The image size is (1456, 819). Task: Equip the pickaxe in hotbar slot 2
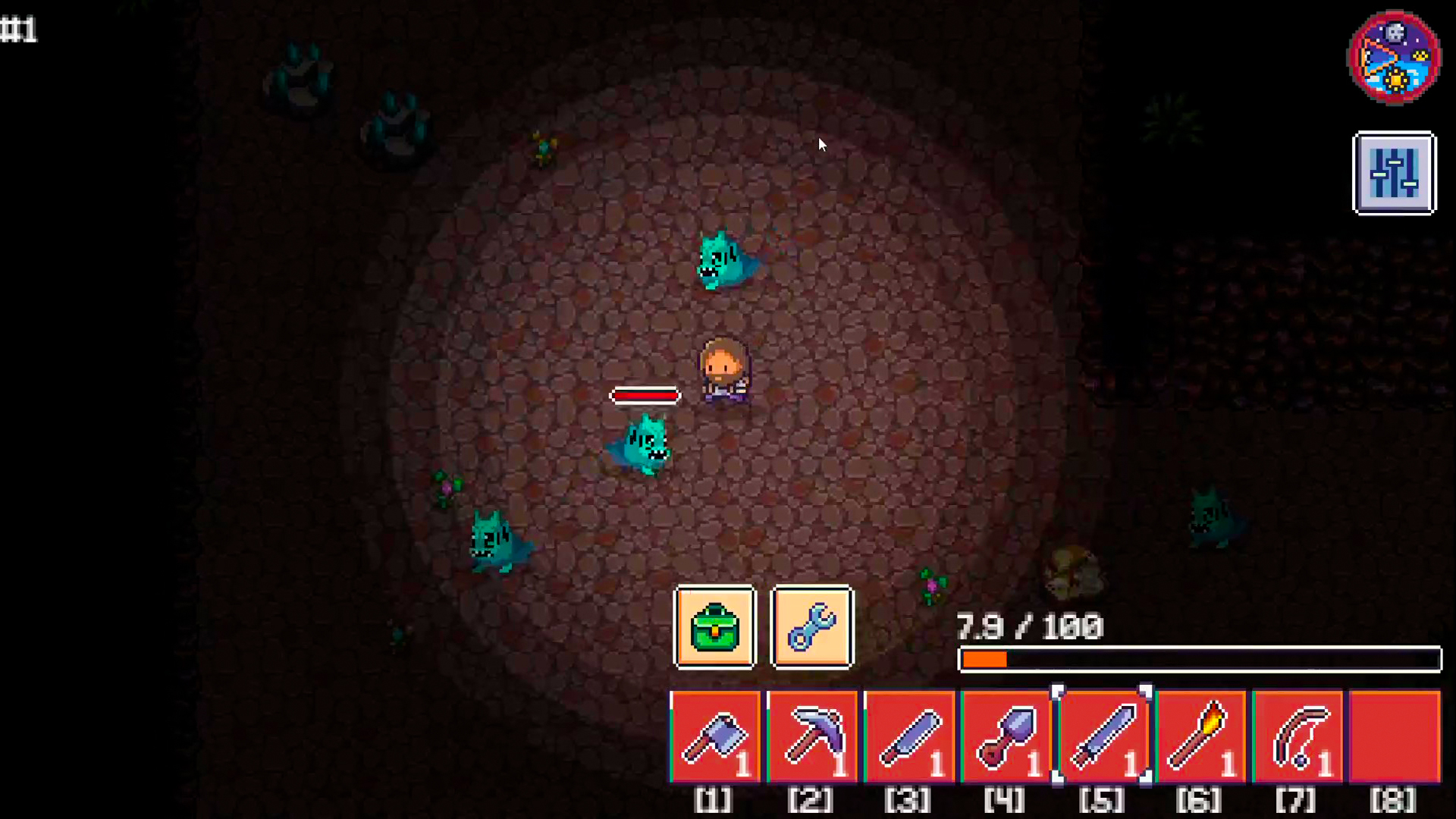(x=811, y=737)
